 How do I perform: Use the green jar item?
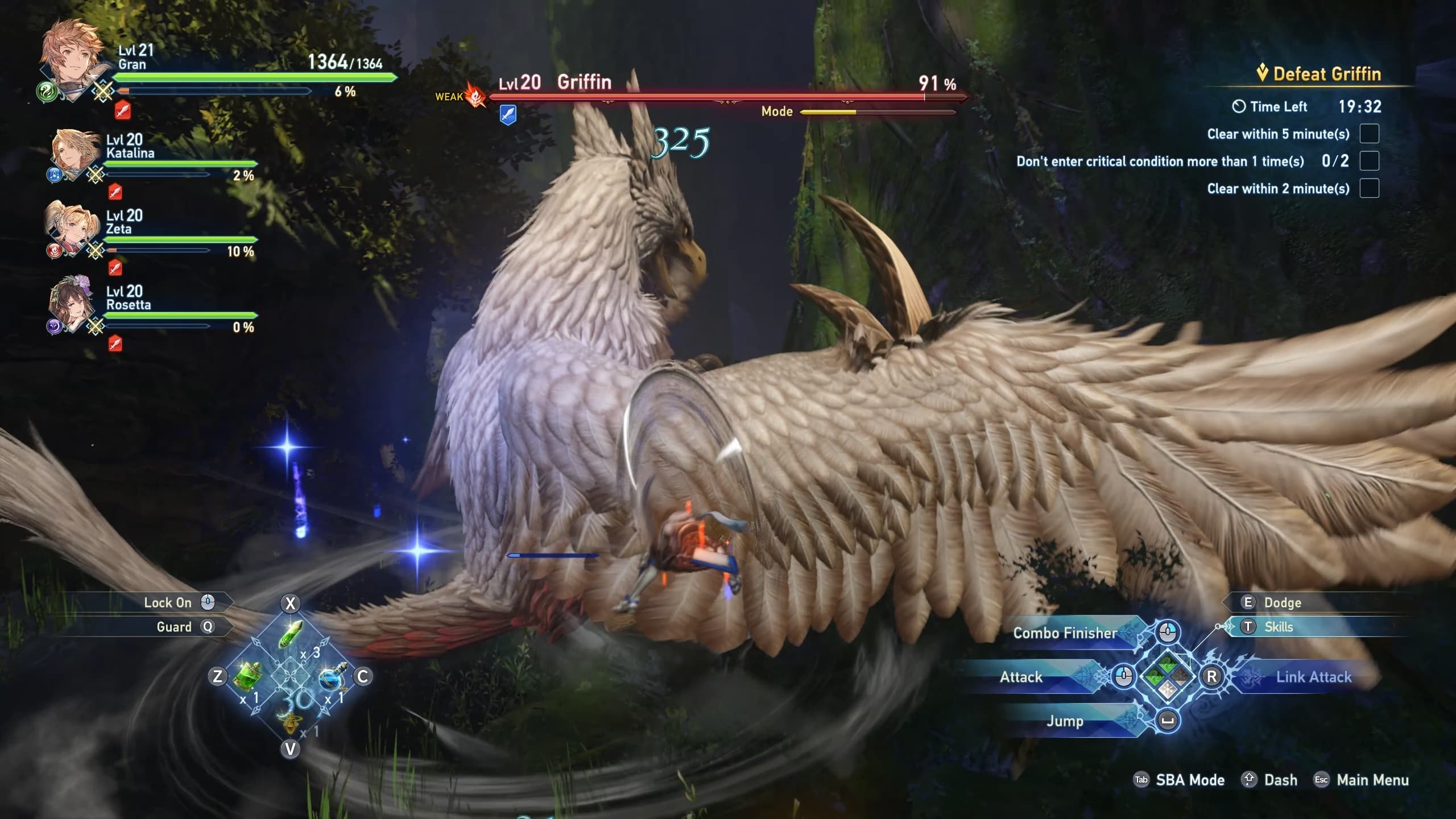tap(249, 676)
